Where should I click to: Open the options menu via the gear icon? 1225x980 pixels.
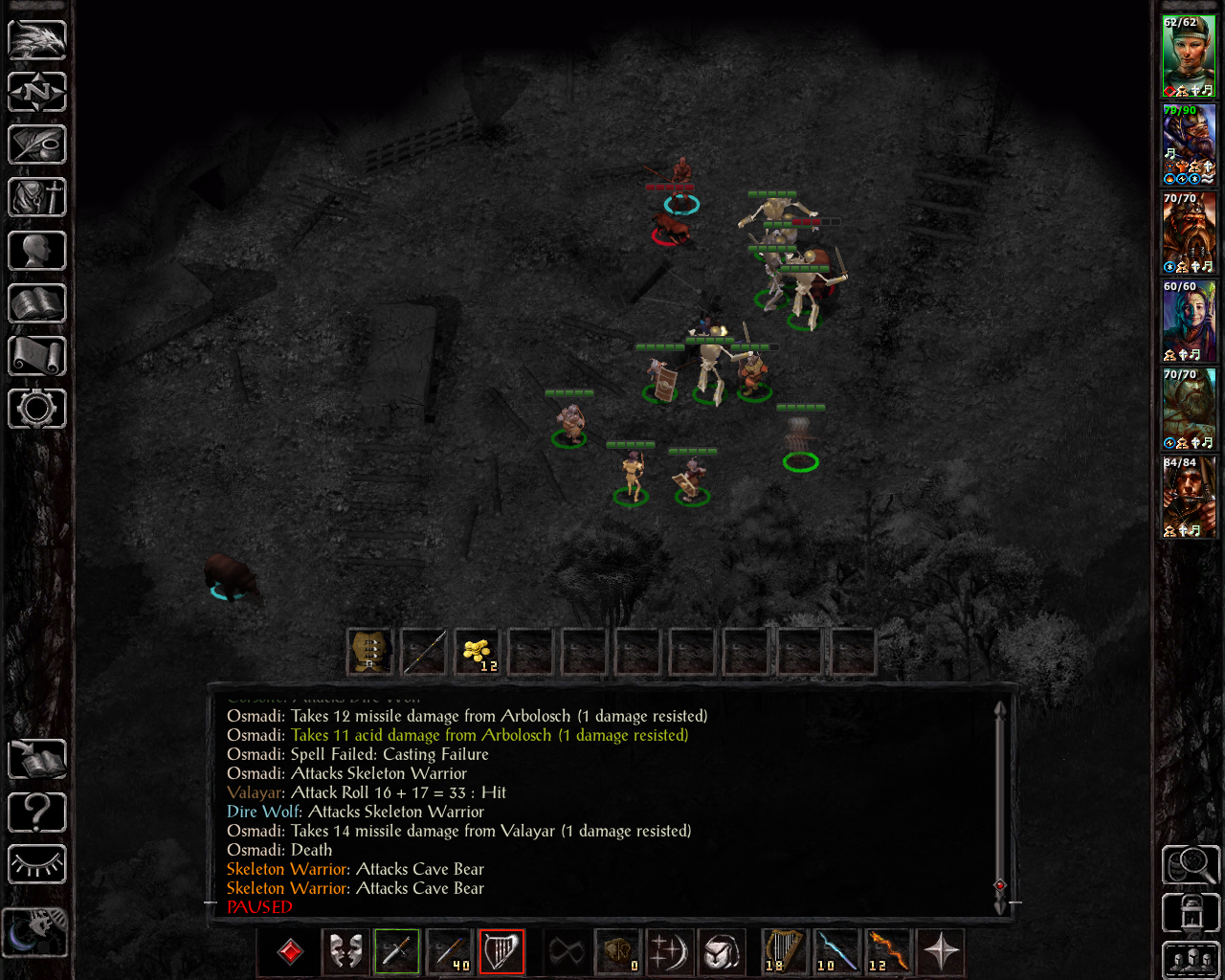37,409
